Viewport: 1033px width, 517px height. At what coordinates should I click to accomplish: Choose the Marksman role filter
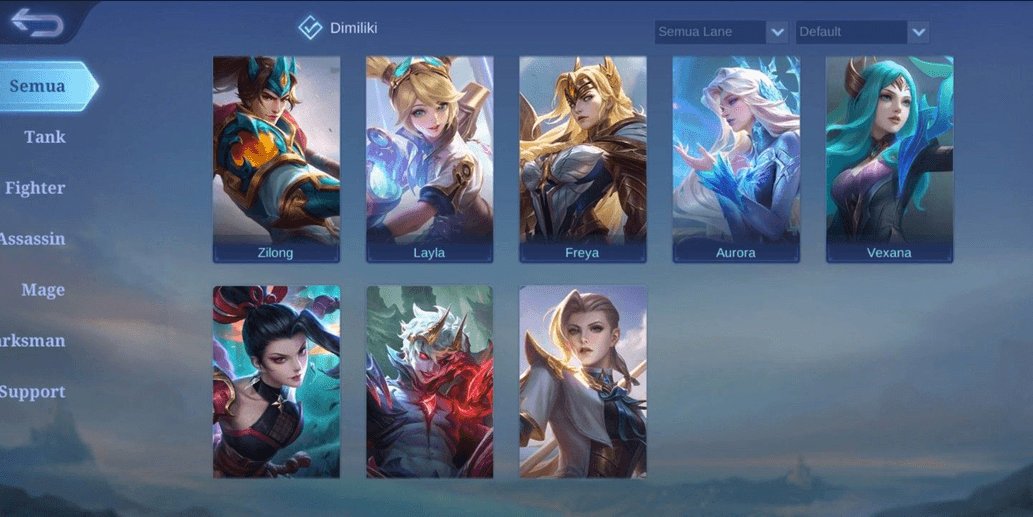click(32, 341)
